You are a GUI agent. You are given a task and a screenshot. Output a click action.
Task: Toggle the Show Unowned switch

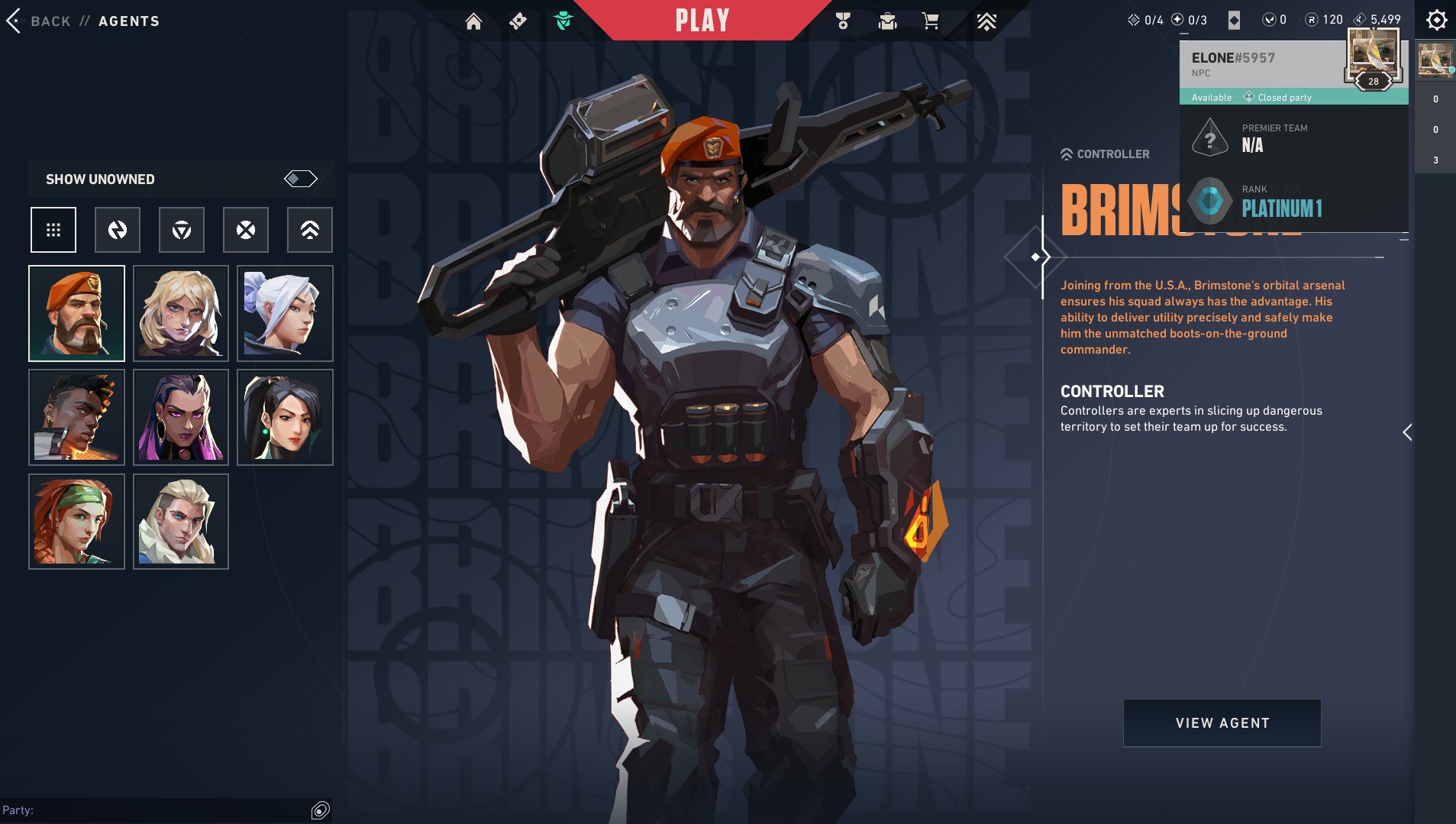300,179
